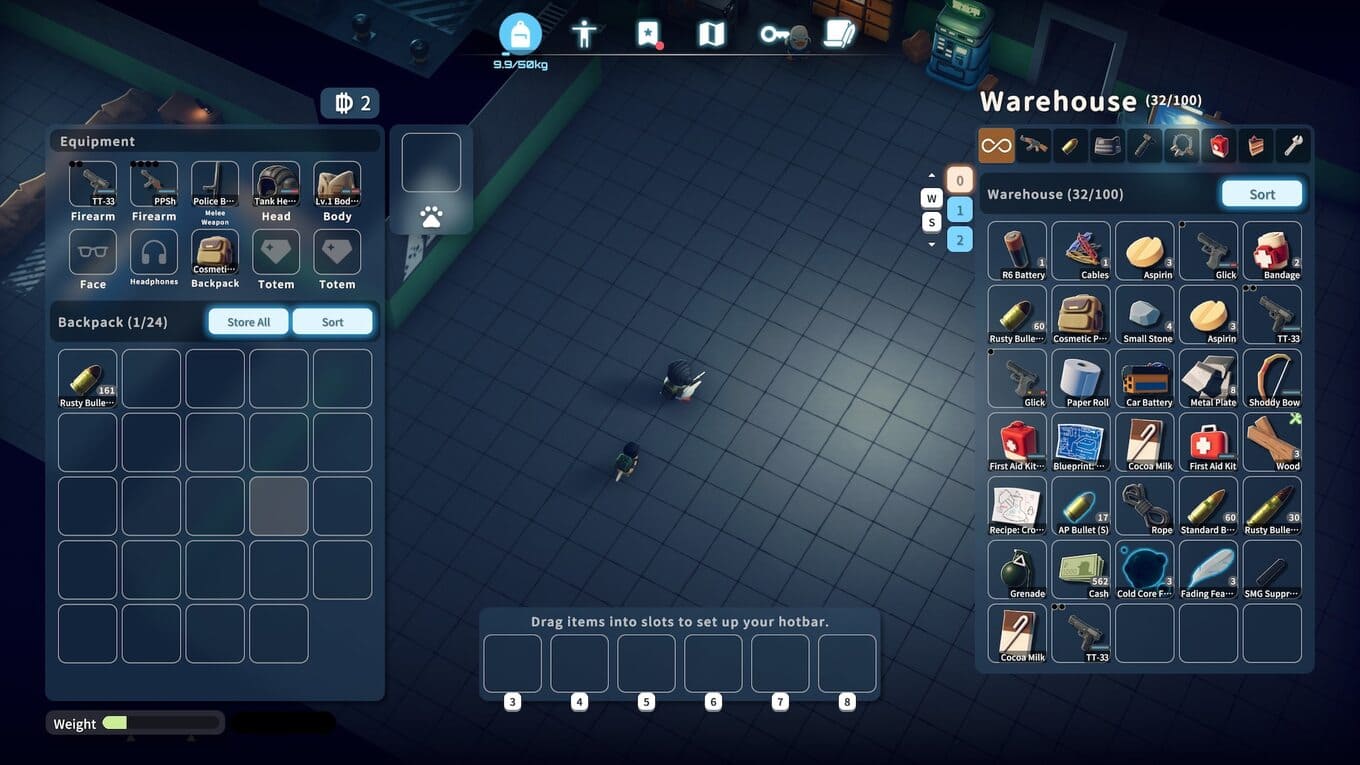Select the Shoddy Bow warehouse item
1360x765 pixels.
tap(1272, 378)
